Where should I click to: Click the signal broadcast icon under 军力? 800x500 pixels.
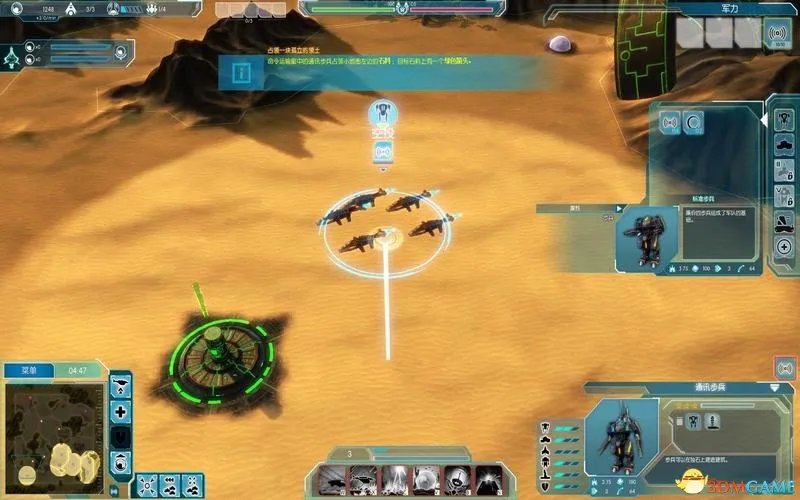777,35
